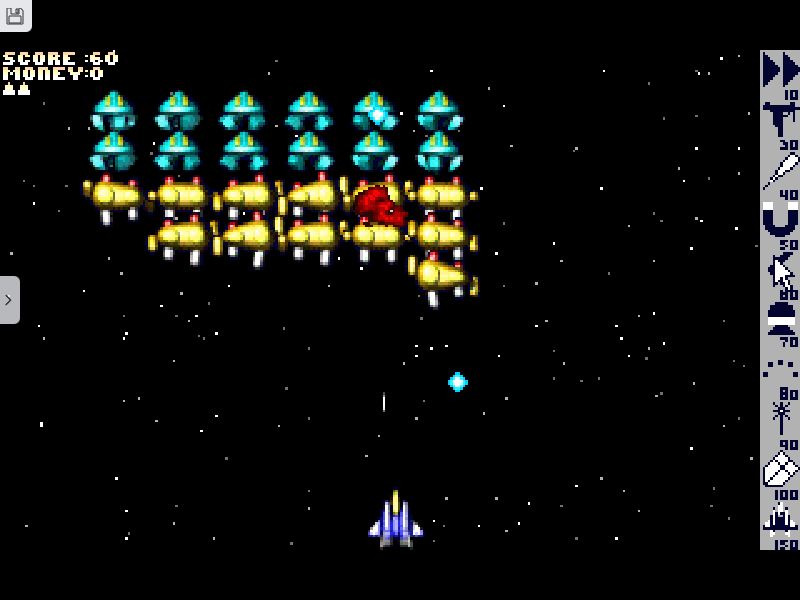The width and height of the screenshot is (800, 600).
Task: Choose the upgrade icon under the cursor
Action: pos(780,269)
